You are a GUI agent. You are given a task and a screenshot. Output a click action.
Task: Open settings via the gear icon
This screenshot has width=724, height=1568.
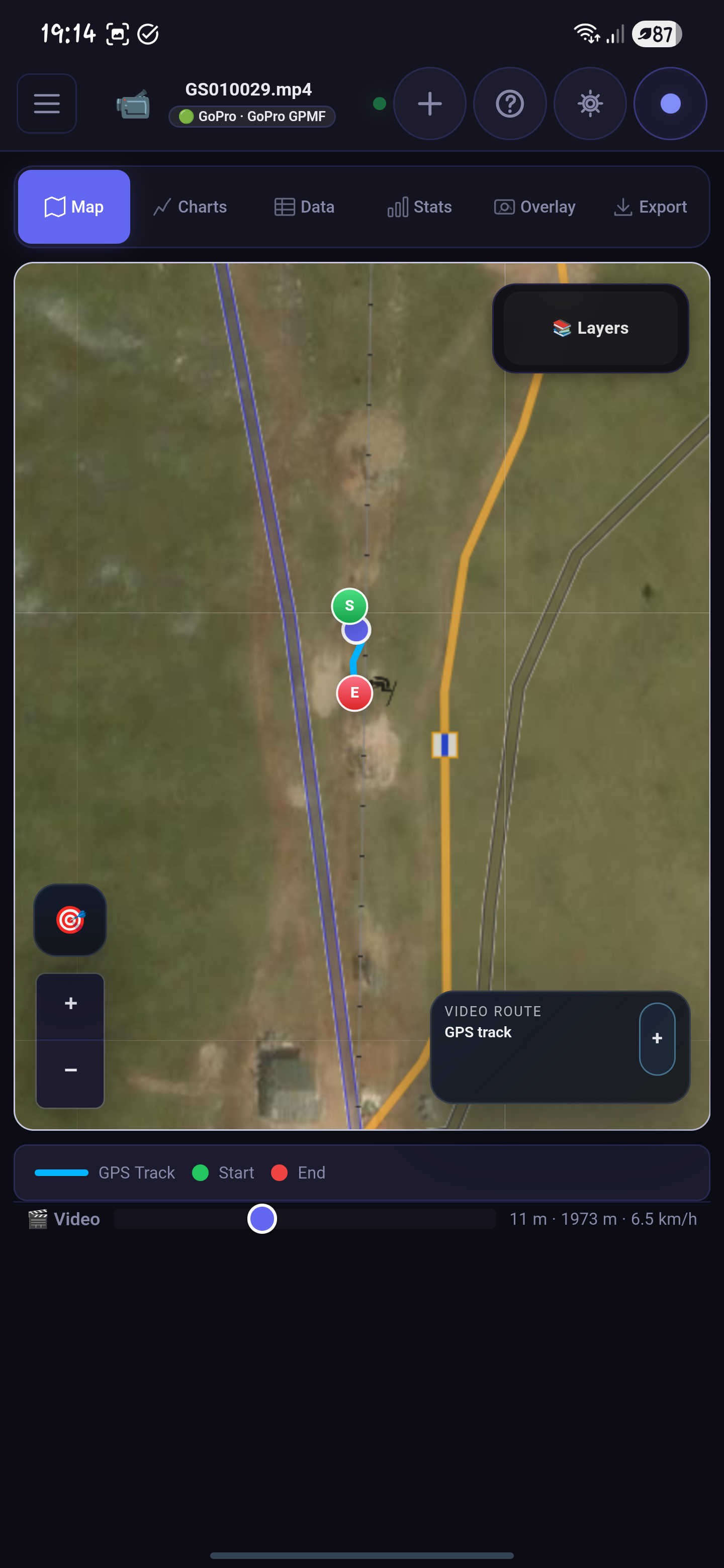coord(589,104)
